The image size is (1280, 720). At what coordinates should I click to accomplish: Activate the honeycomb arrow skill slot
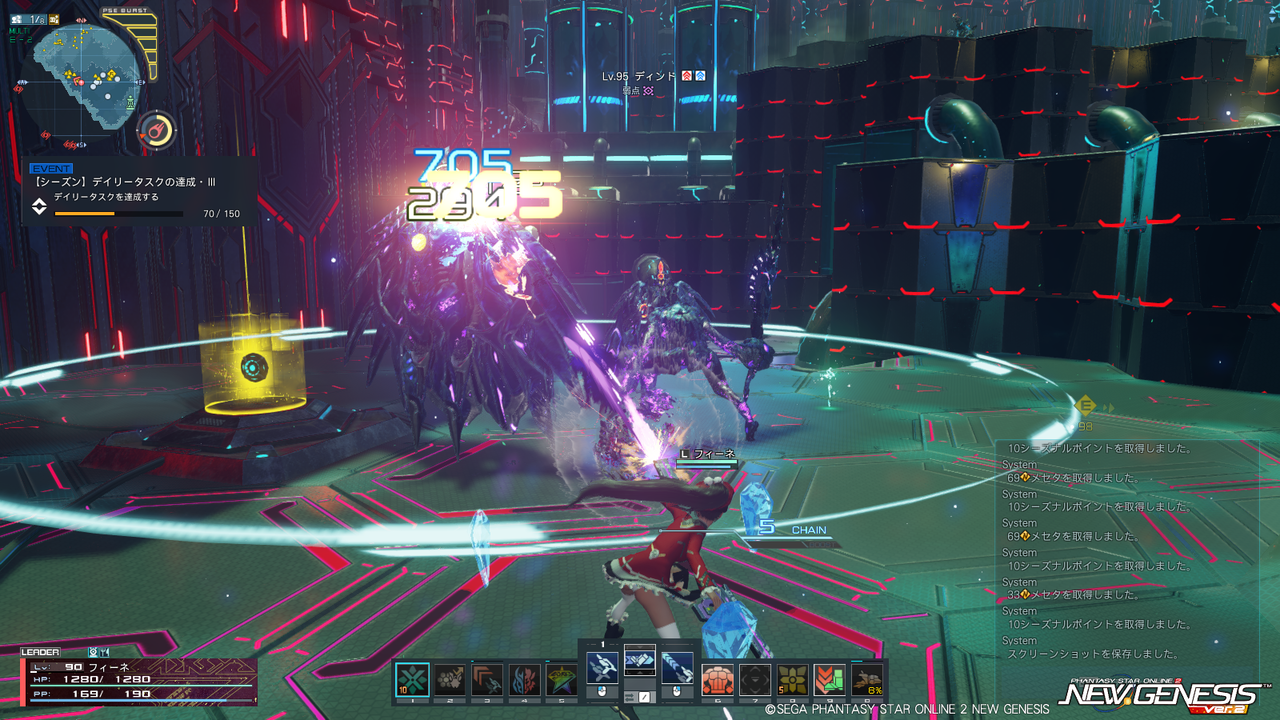pyautogui.click(x=450, y=680)
